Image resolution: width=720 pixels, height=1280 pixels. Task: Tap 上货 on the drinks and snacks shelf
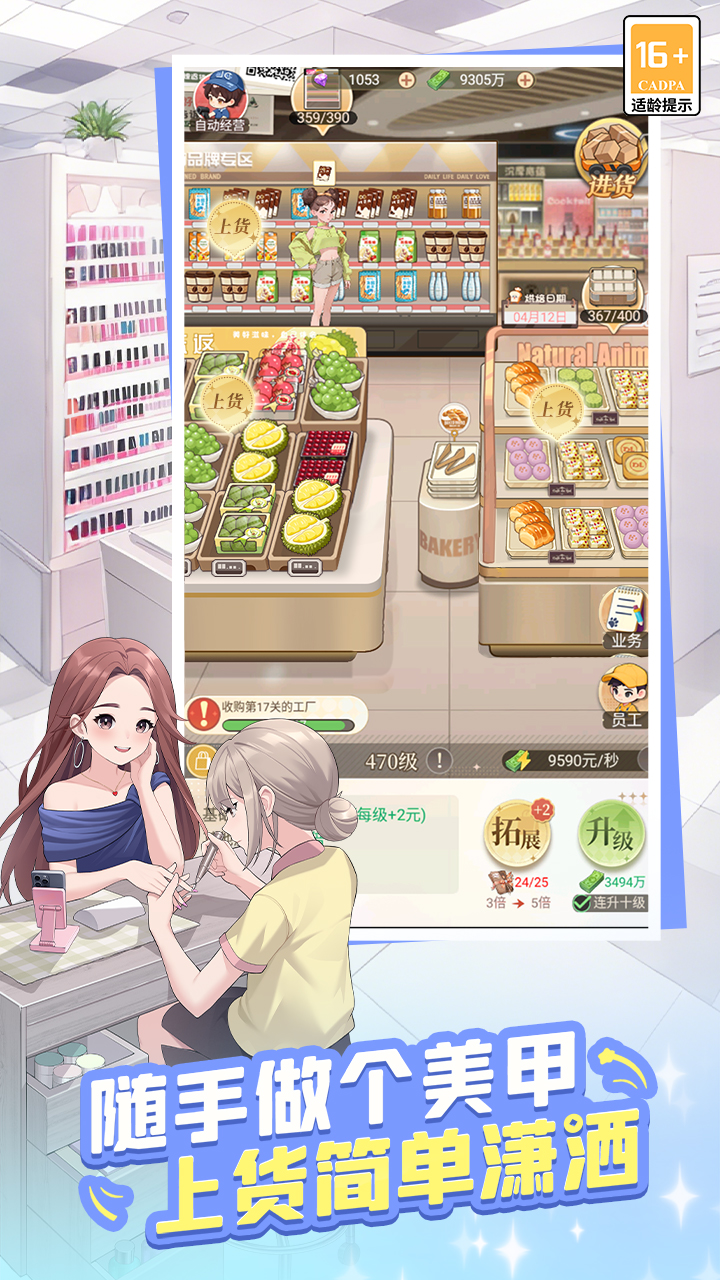(x=234, y=226)
